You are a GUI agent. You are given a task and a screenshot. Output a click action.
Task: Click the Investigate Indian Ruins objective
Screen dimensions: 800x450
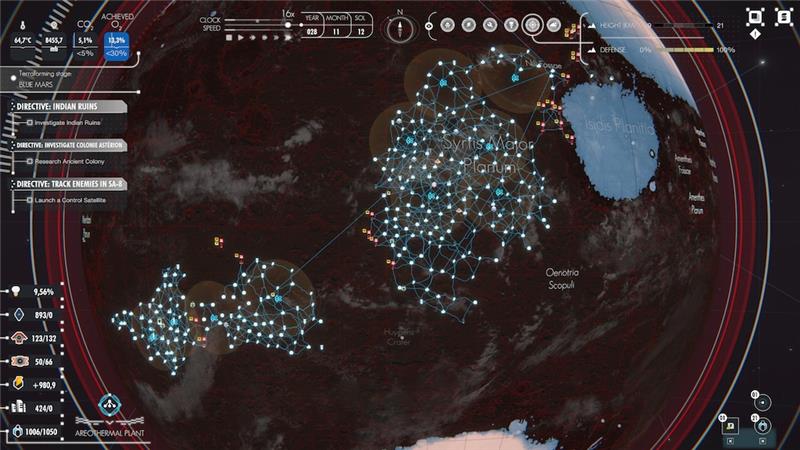click(70, 122)
